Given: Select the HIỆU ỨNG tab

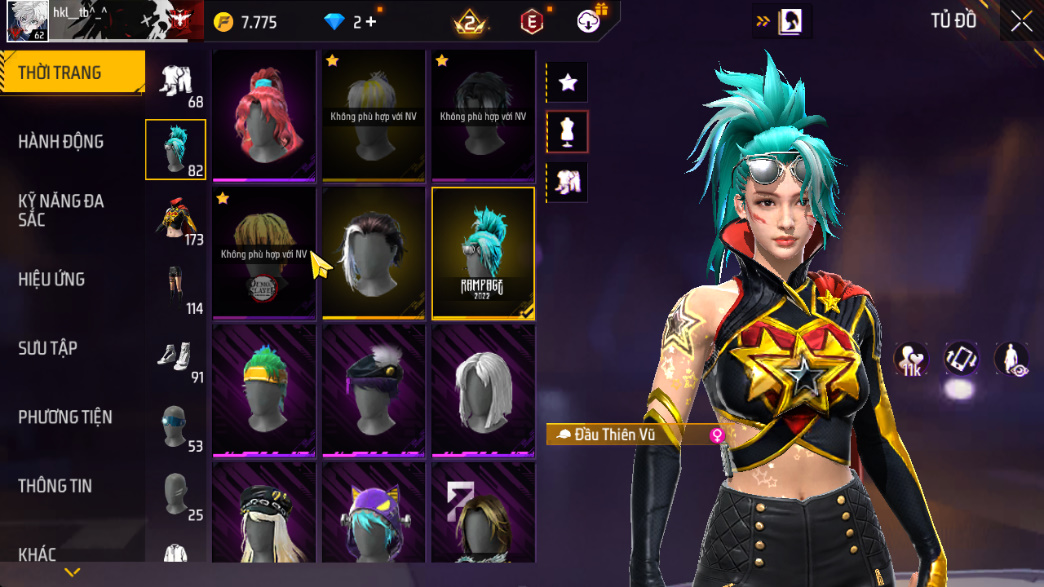Looking at the screenshot, I should click(x=51, y=279).
